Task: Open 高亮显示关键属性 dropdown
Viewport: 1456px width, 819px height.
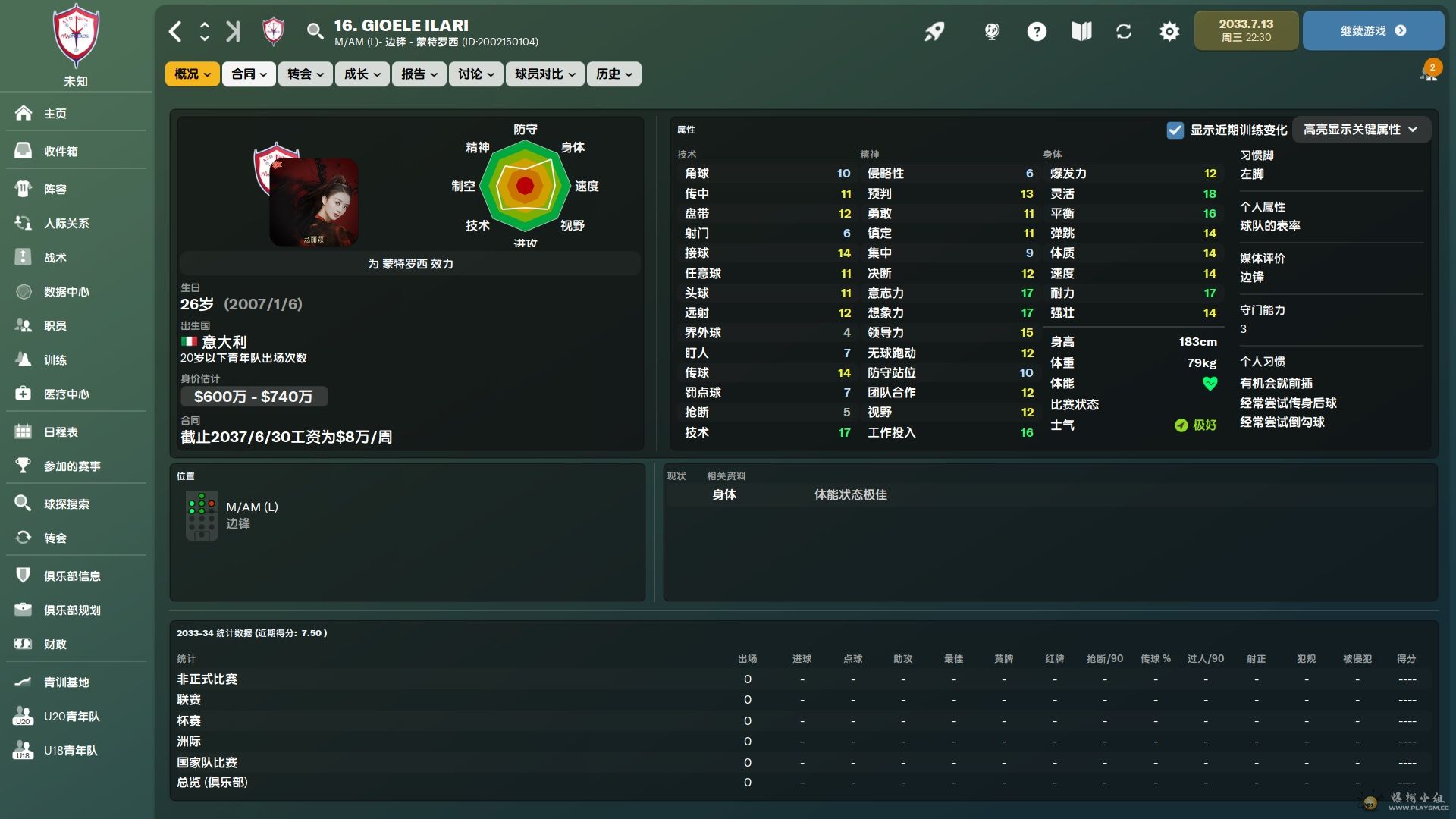Action: point(1360,130)
